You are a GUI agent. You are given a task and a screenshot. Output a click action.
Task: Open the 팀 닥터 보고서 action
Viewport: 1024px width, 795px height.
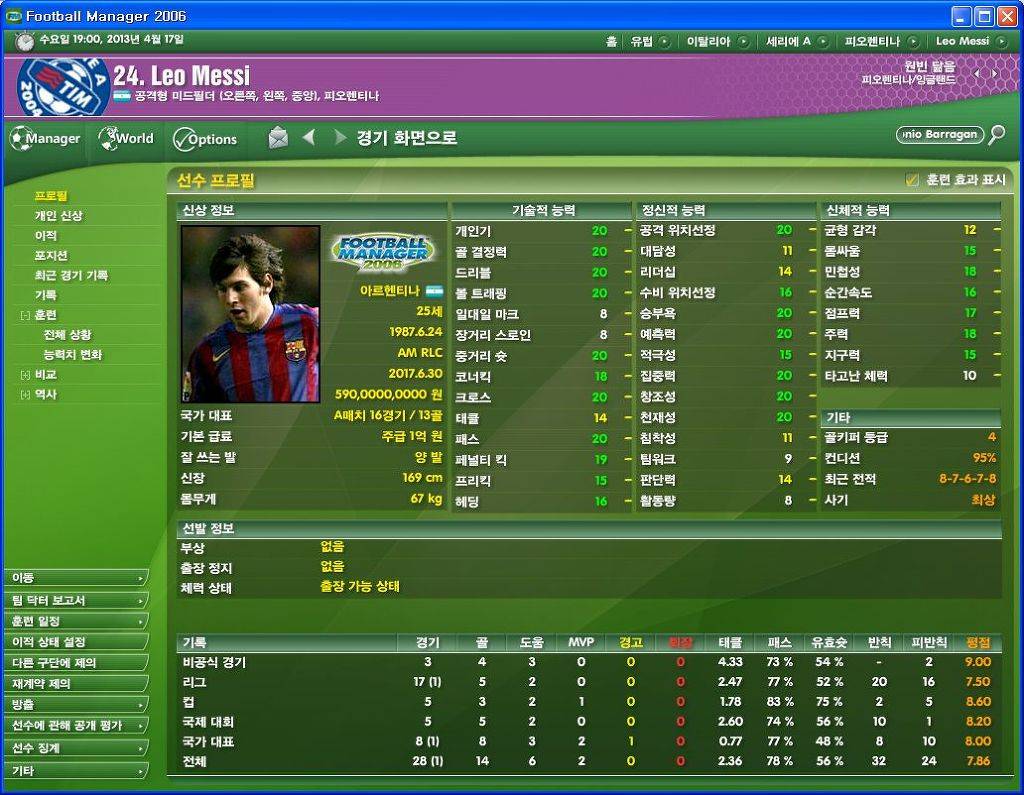[x=76, y=600]
